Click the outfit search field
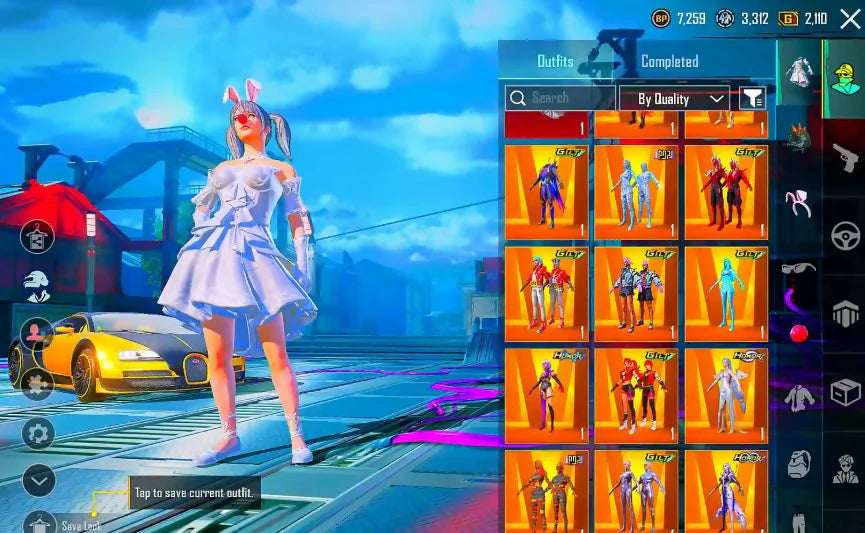The width and height of the screenshot is (865, 533). 560,98
